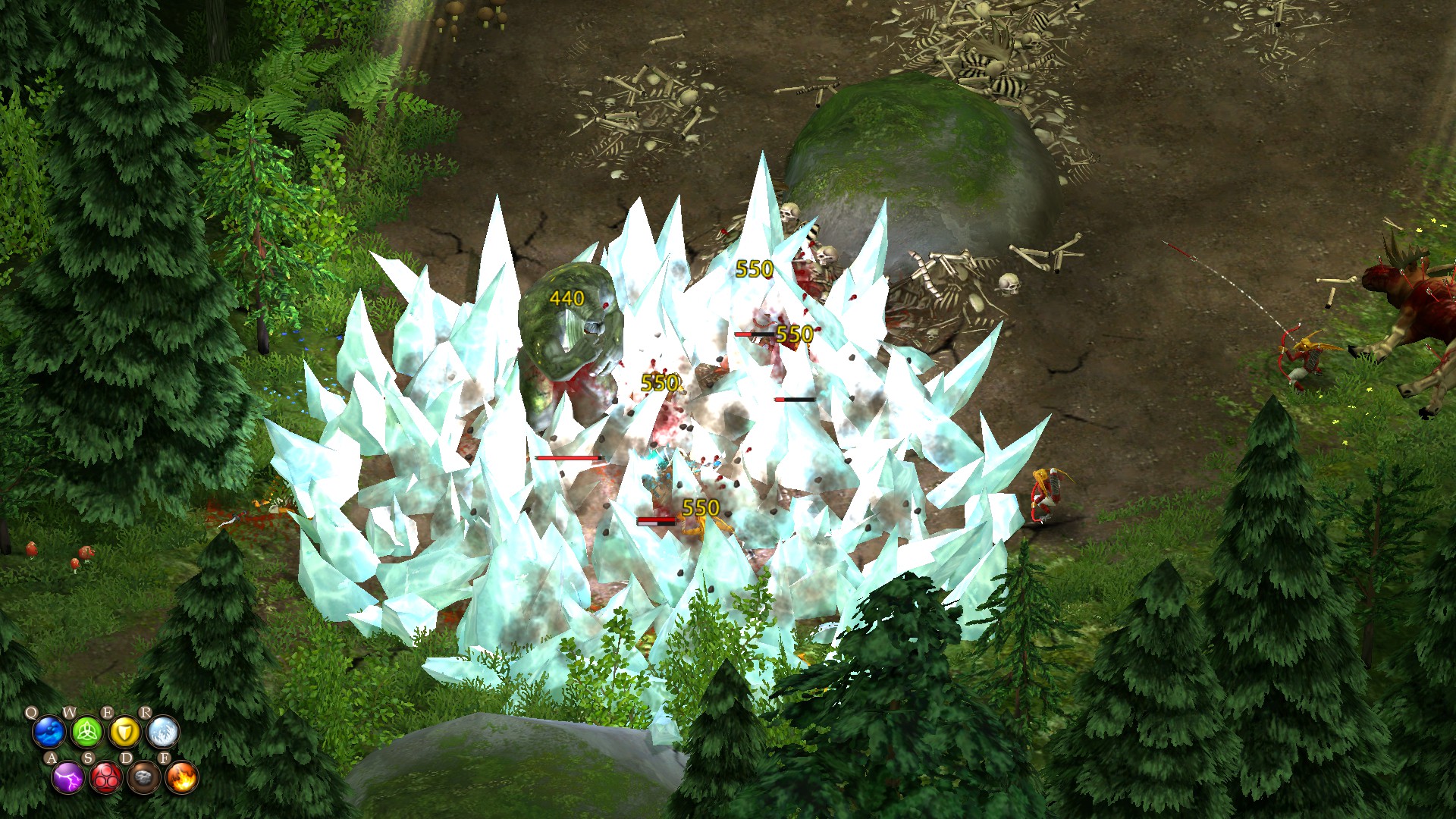Choose the brown Earth rock element orb
1456x819 pixels.
(143, 777)
